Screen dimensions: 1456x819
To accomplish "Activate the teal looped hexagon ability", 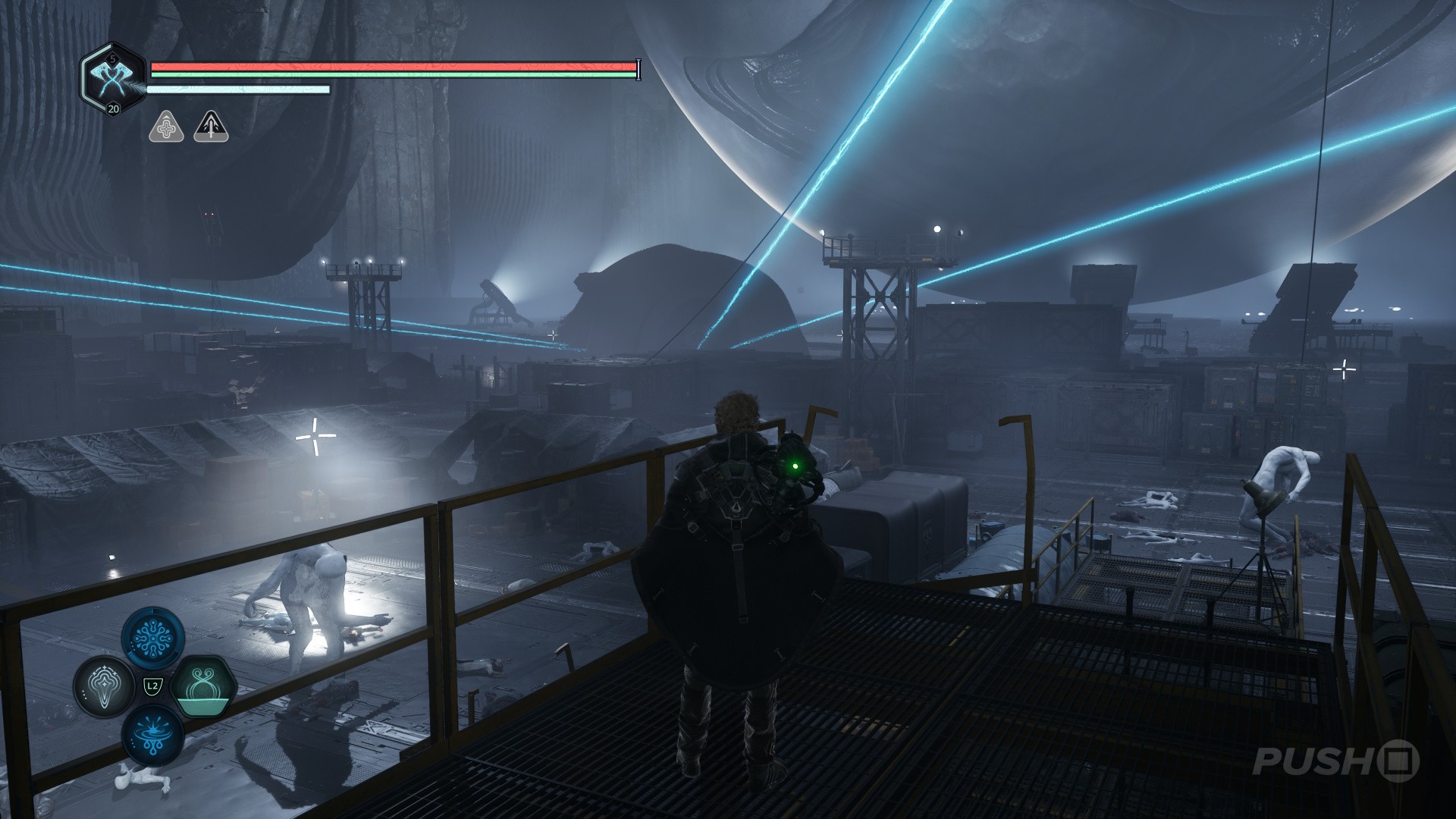I will point(202,686).
